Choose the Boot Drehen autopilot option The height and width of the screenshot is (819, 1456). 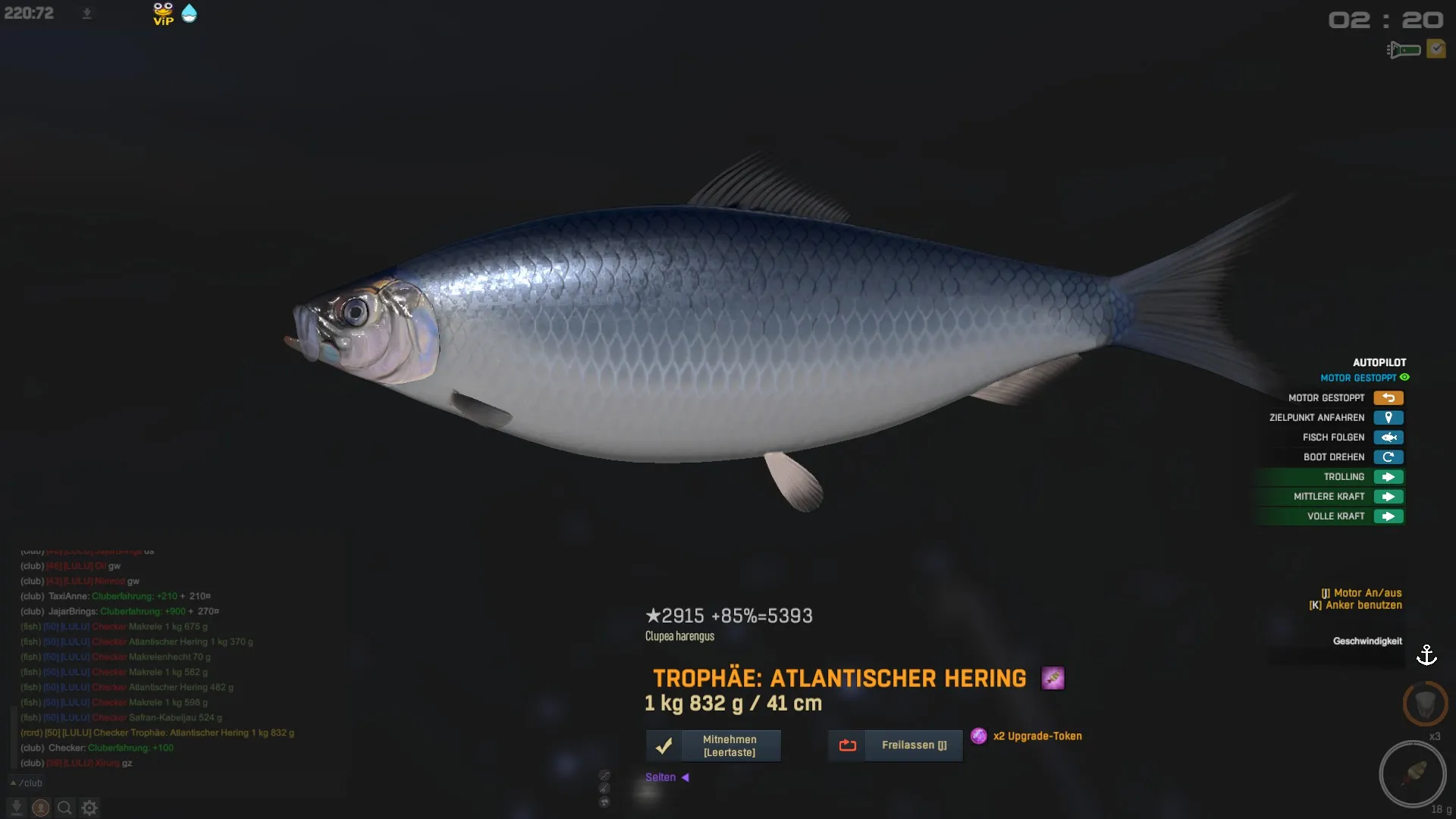(x=1388, y=457)
